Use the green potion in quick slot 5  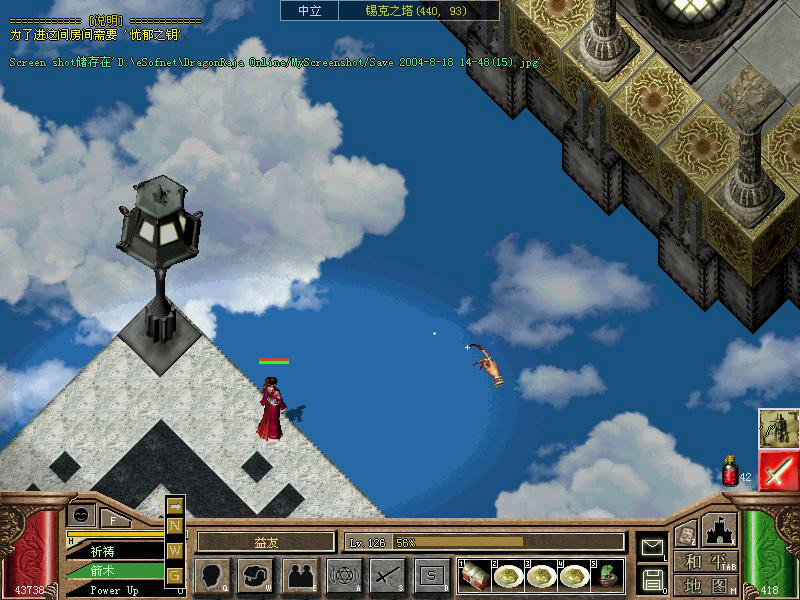[x=607, y=574]
